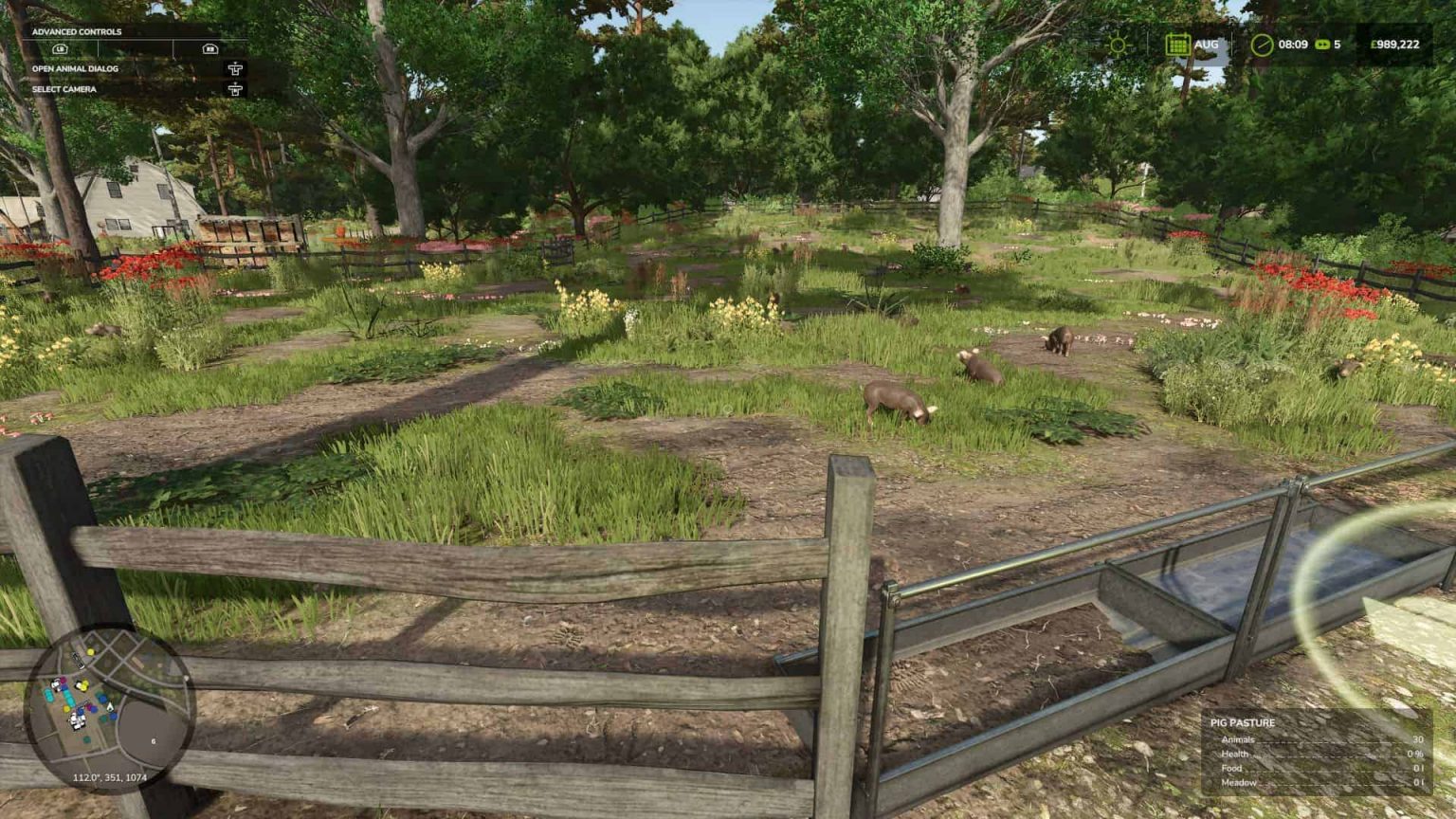Select the Select Camera entry
The width and height of the screenshot is (1456, 819).
[x=64, y=89]
